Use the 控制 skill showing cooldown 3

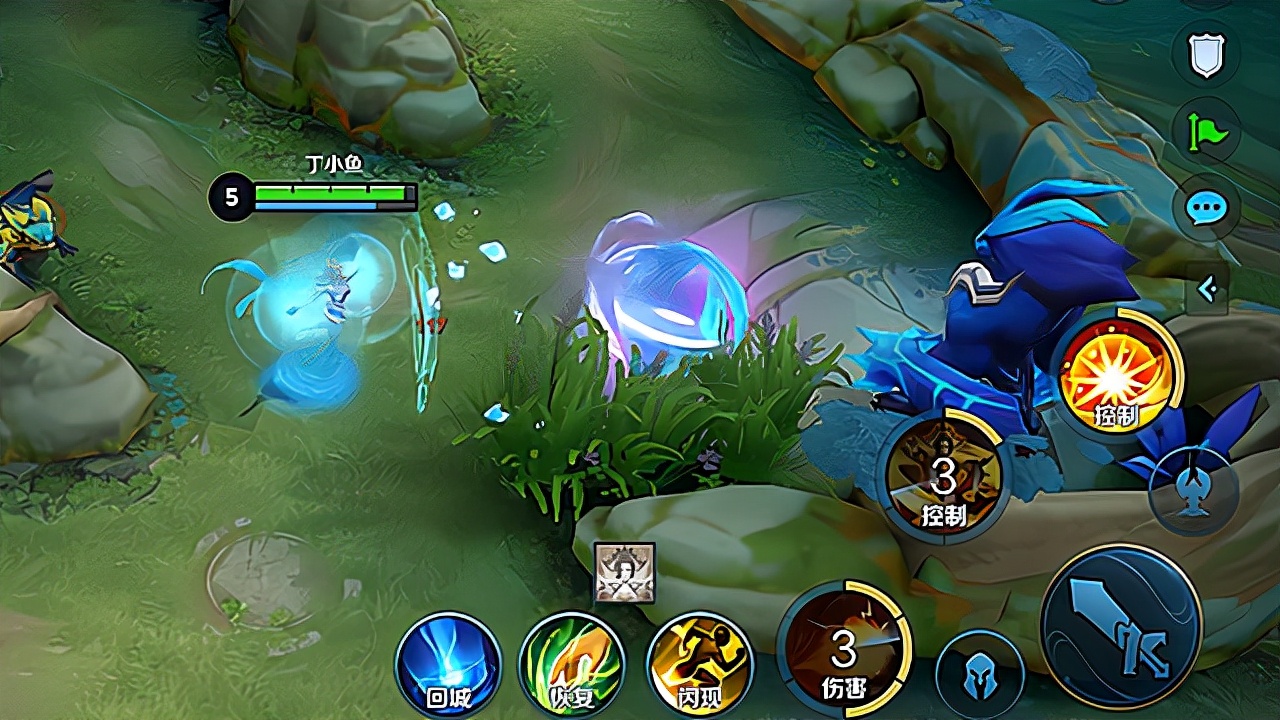[943, 476]
